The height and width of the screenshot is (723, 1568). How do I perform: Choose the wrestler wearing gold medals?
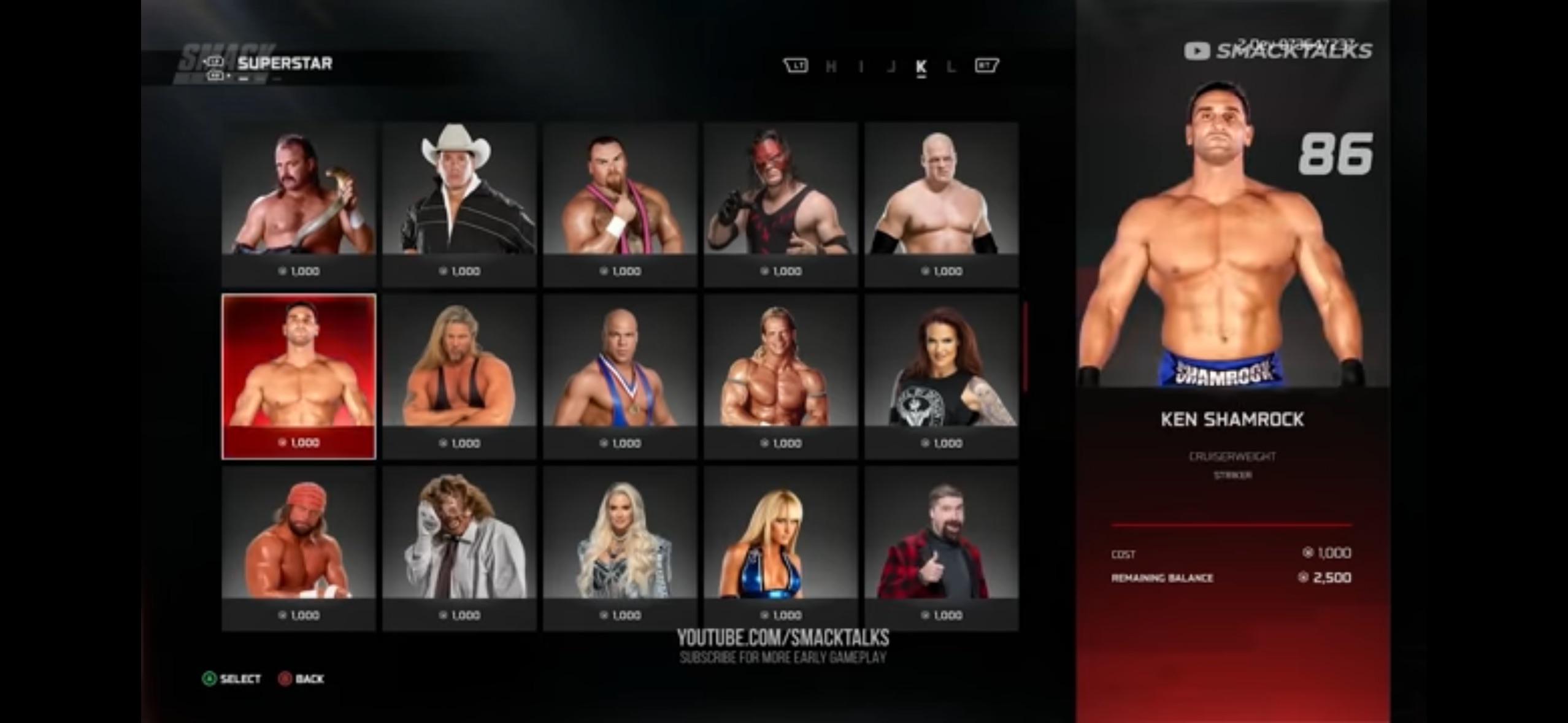tap(620, 375)
